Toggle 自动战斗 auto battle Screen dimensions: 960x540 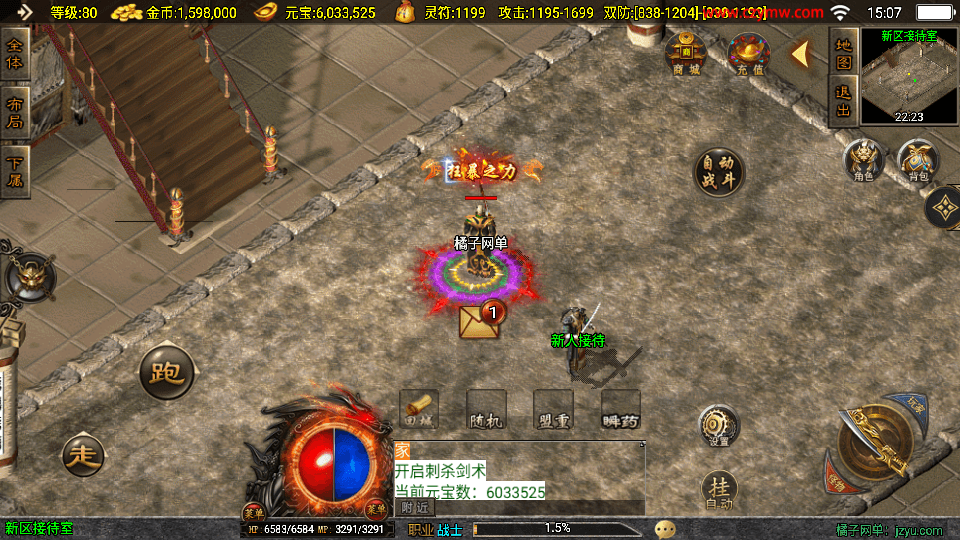point(719,172)
